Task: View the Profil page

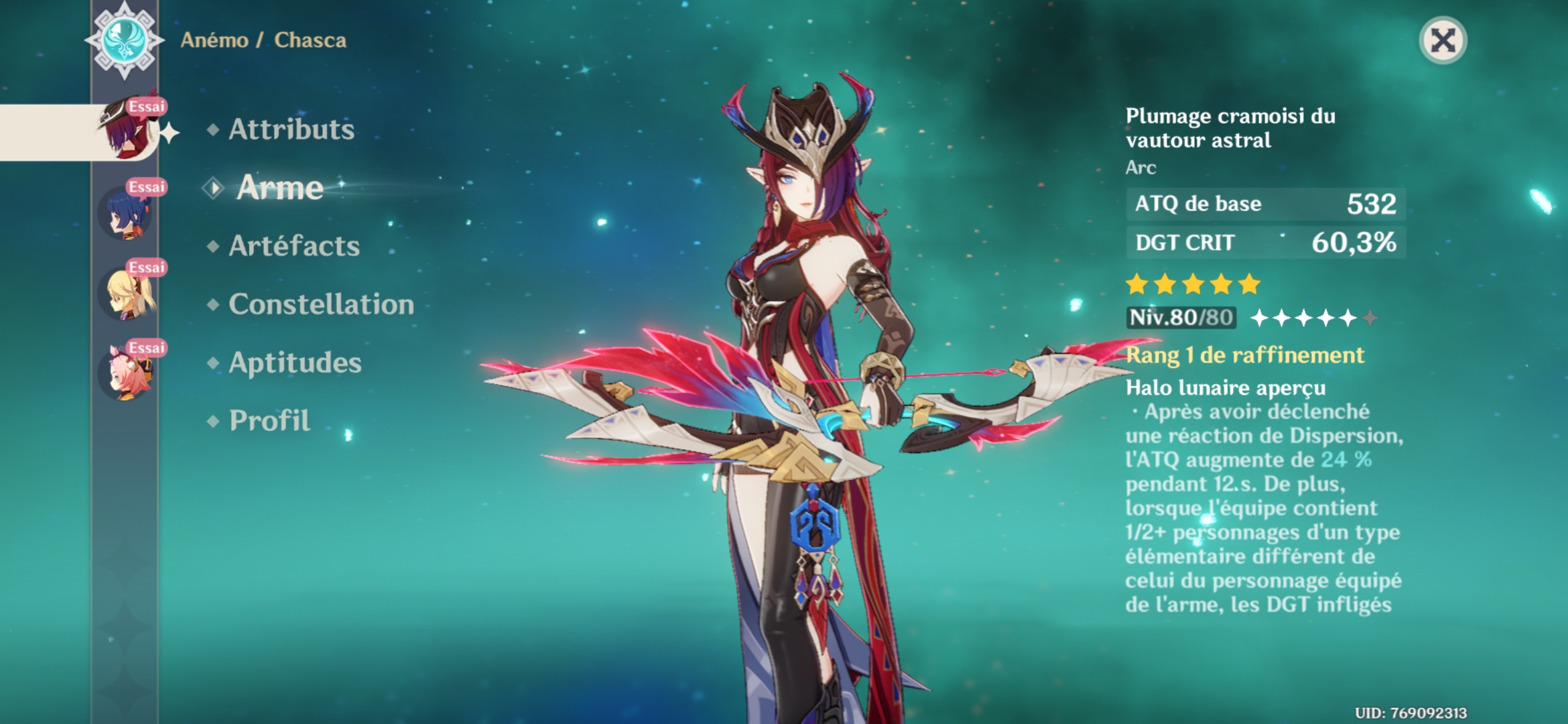Action: 269,421
